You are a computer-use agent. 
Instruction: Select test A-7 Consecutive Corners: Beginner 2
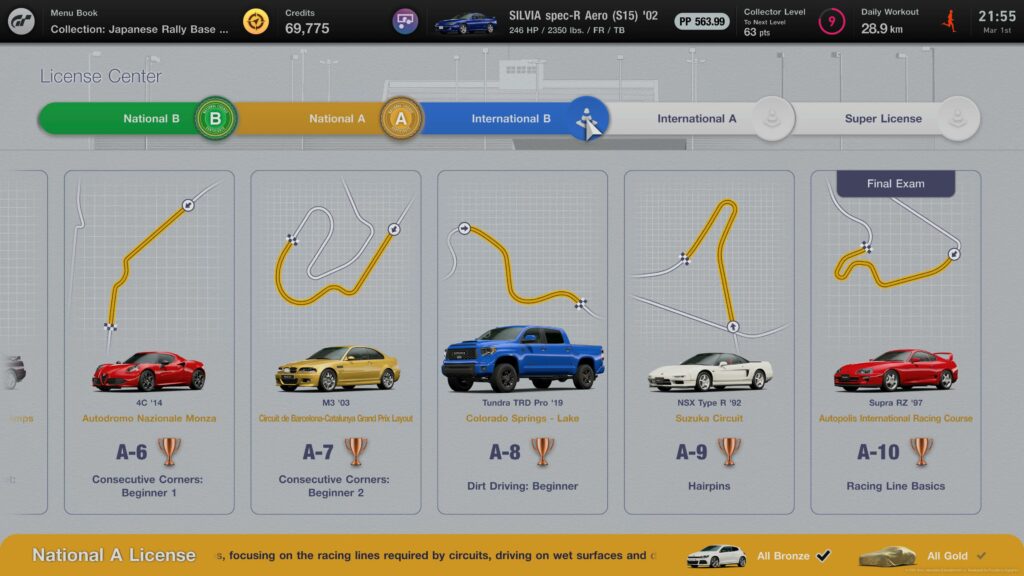334,340
